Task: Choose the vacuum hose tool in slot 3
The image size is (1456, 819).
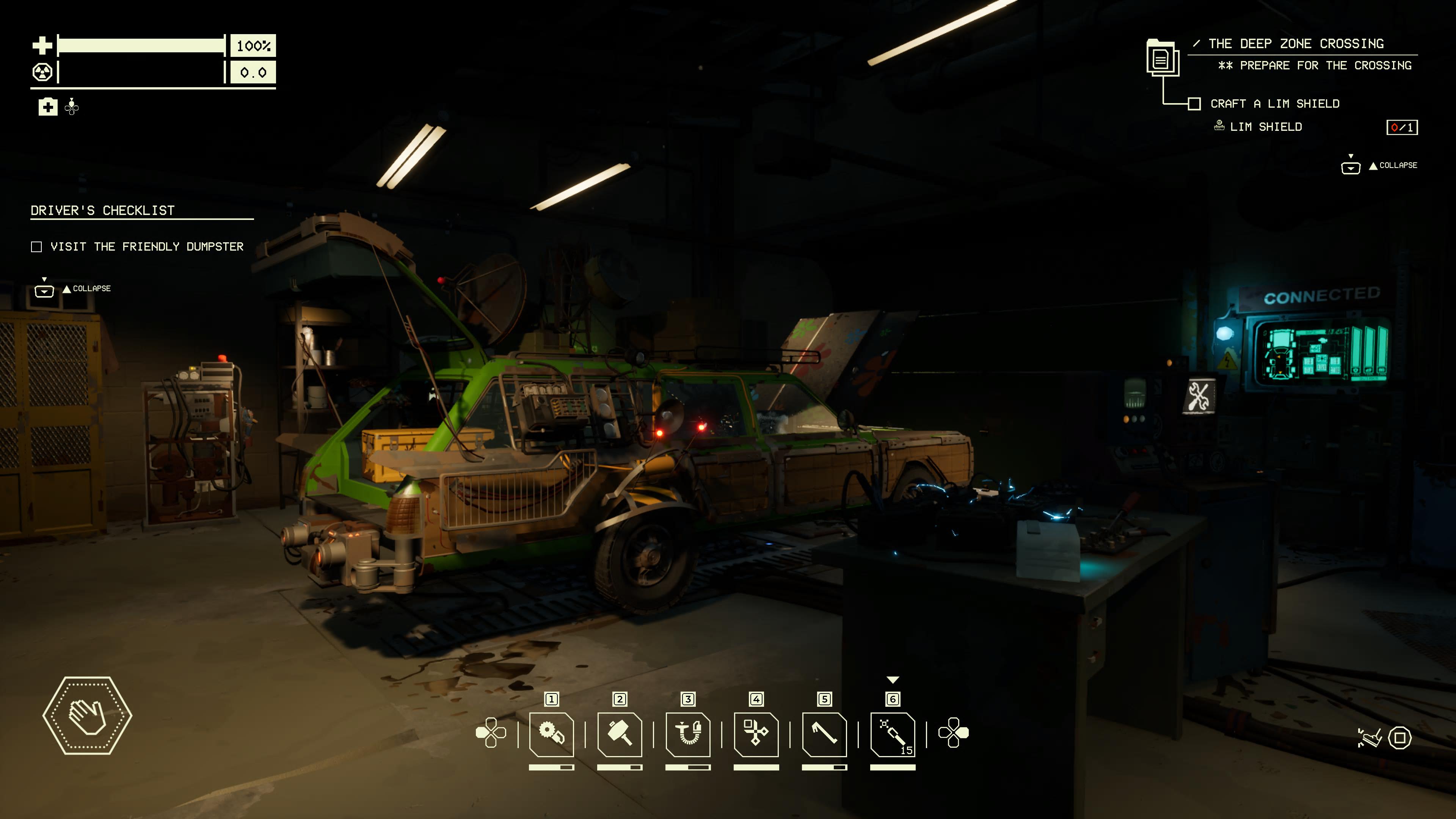Action: (x=688, y=734)
